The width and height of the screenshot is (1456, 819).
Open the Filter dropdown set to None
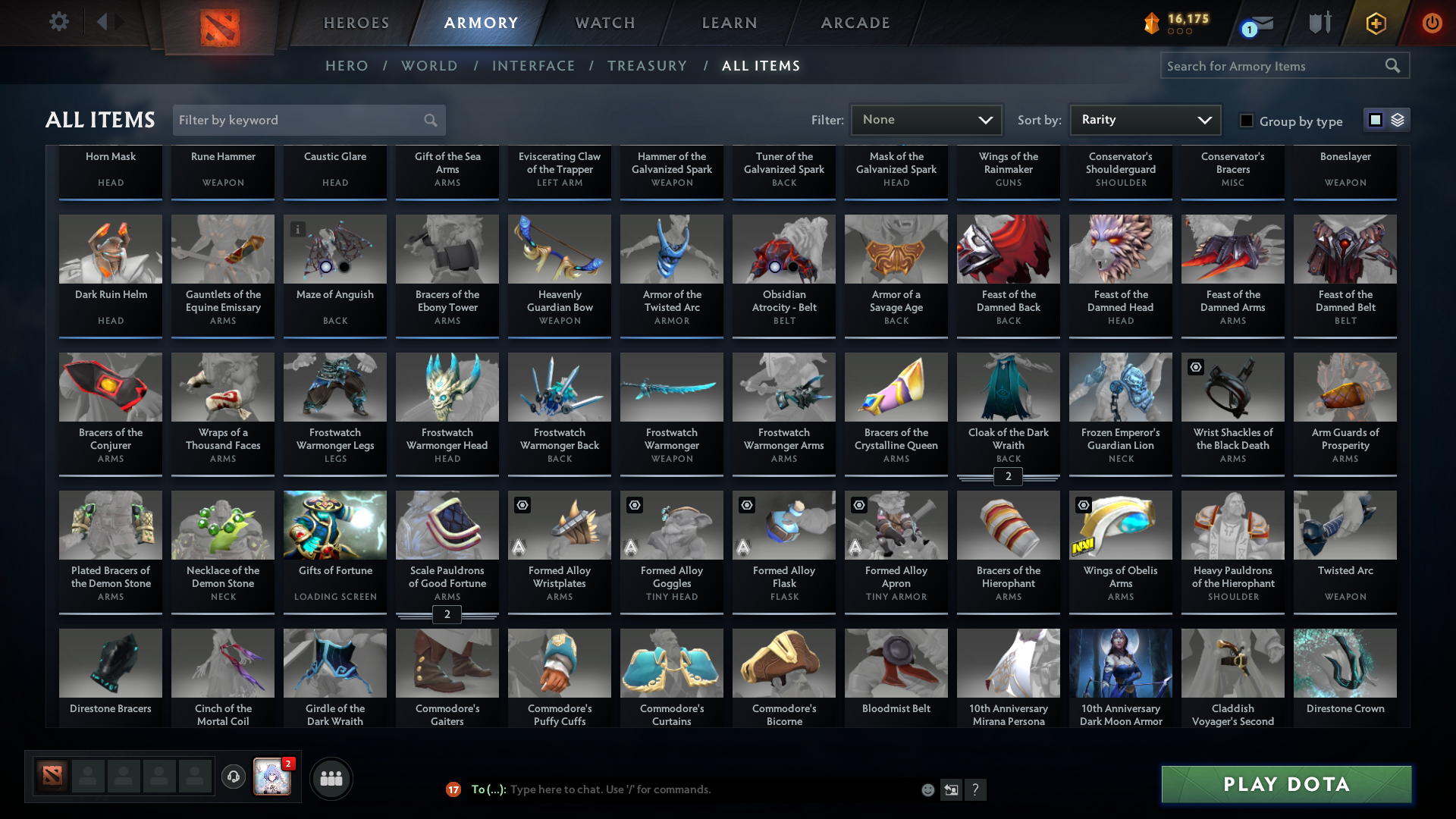click(x=926, y=120)
